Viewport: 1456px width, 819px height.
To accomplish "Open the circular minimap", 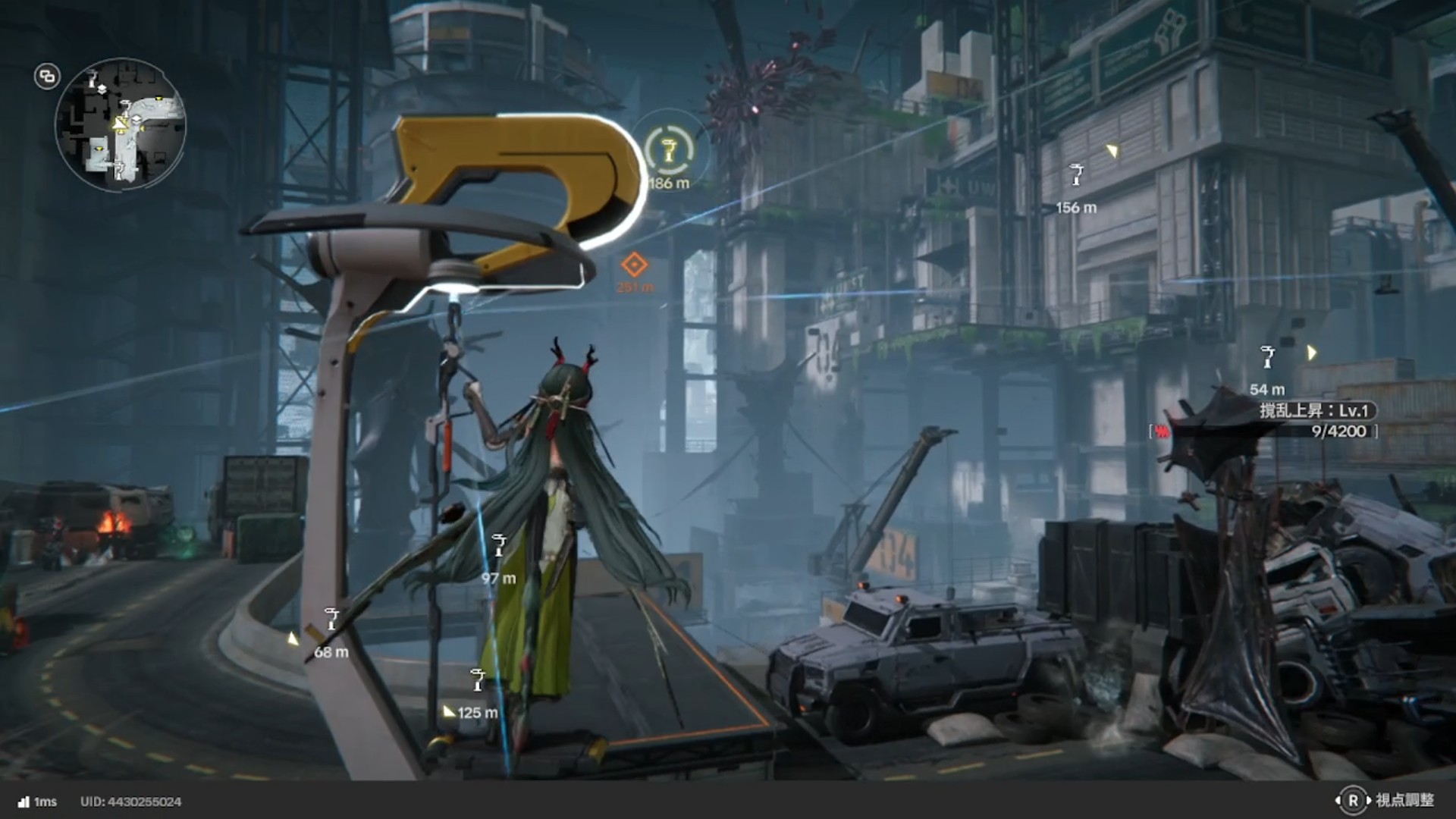I will [120, 124].
